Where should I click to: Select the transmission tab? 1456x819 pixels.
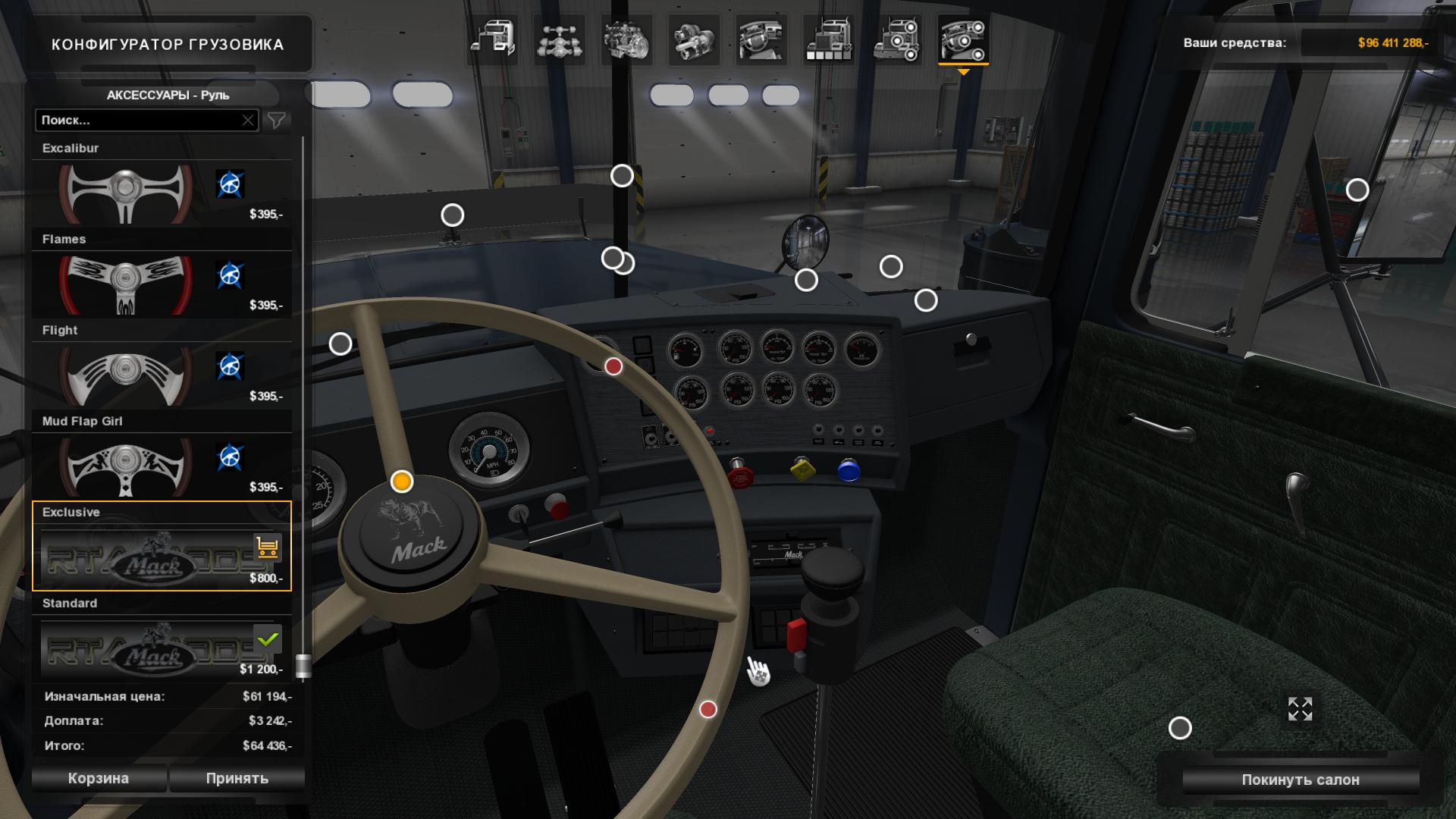693,39
